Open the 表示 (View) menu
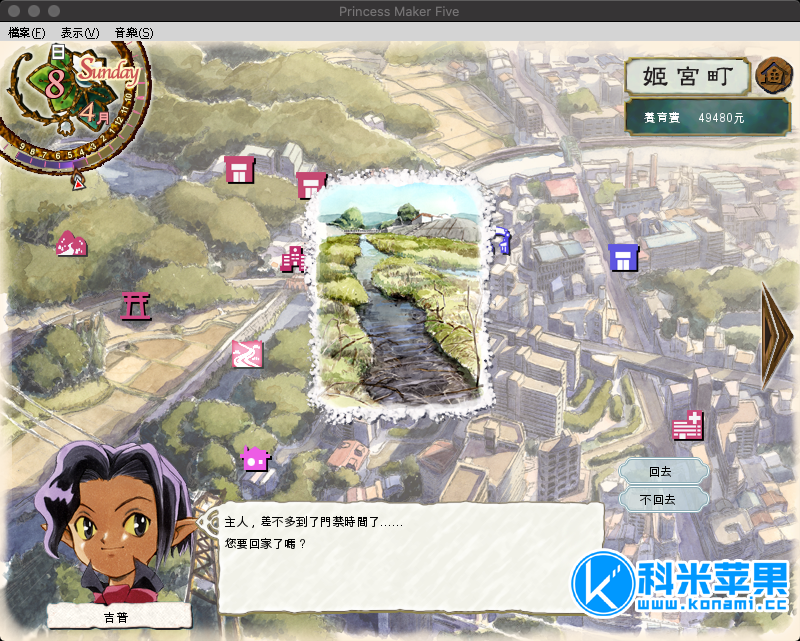 tap(80, 33)
